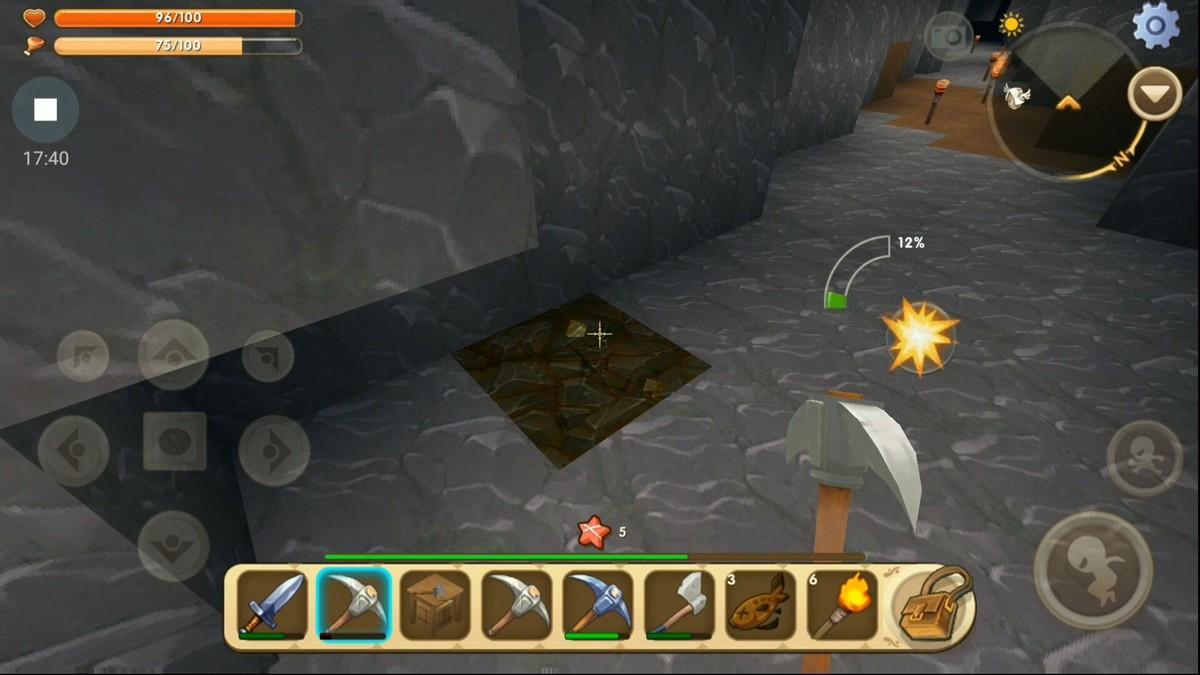Tap the move backward arrow

173,545
